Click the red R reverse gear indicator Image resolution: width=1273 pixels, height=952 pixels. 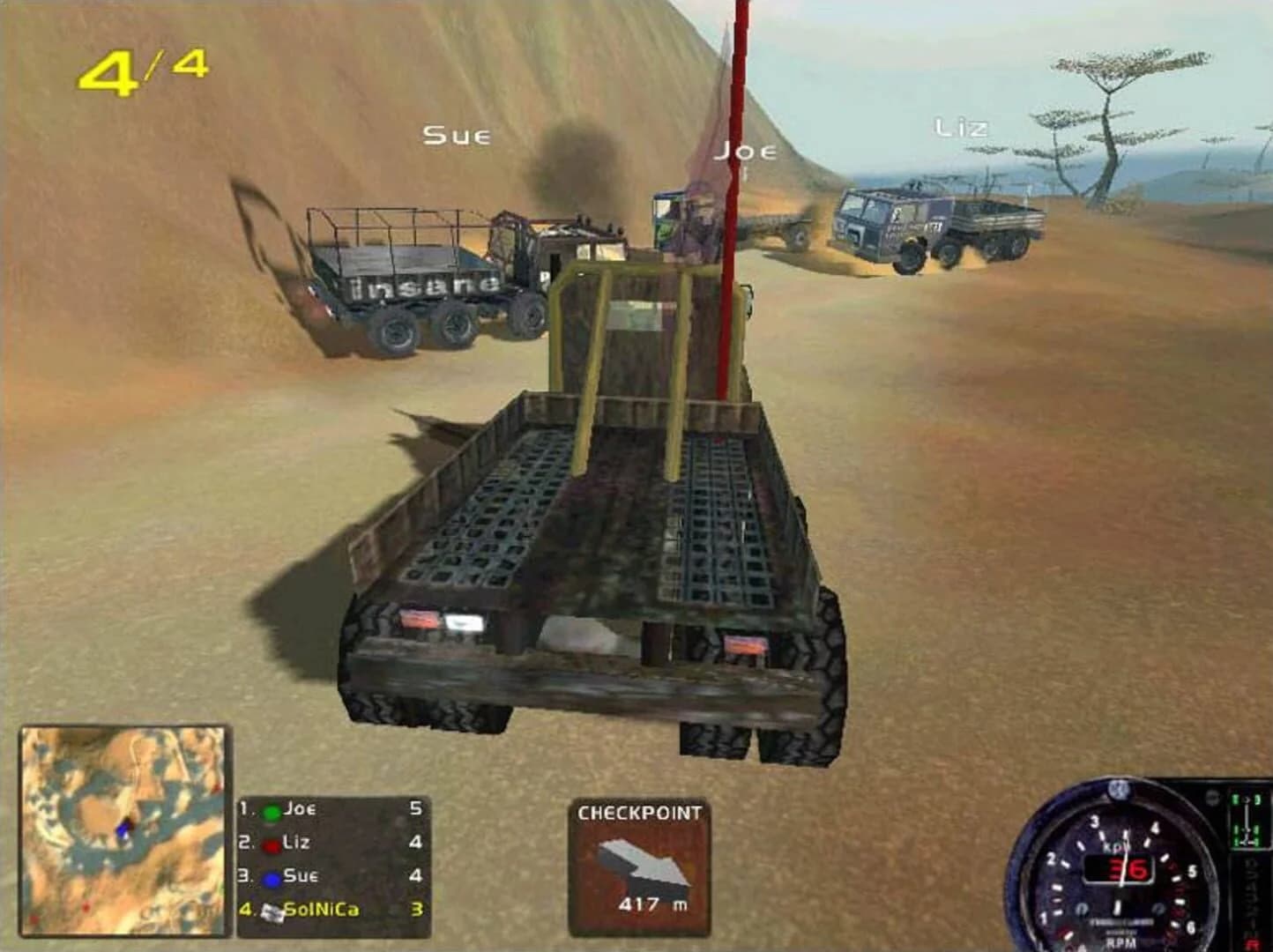click(x=1251, y=942)
